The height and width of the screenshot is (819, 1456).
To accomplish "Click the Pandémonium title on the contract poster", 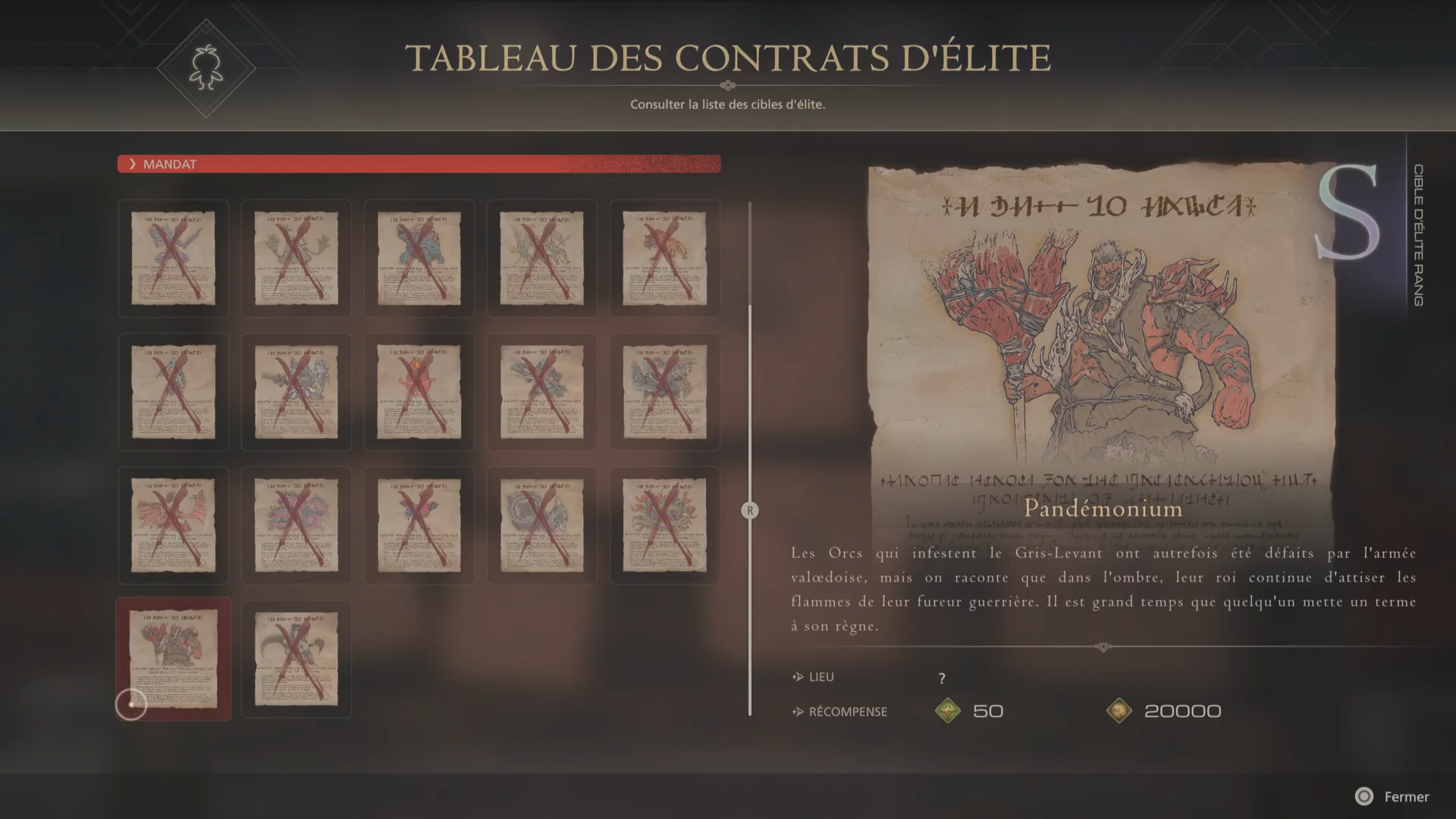I will 1103,509.
